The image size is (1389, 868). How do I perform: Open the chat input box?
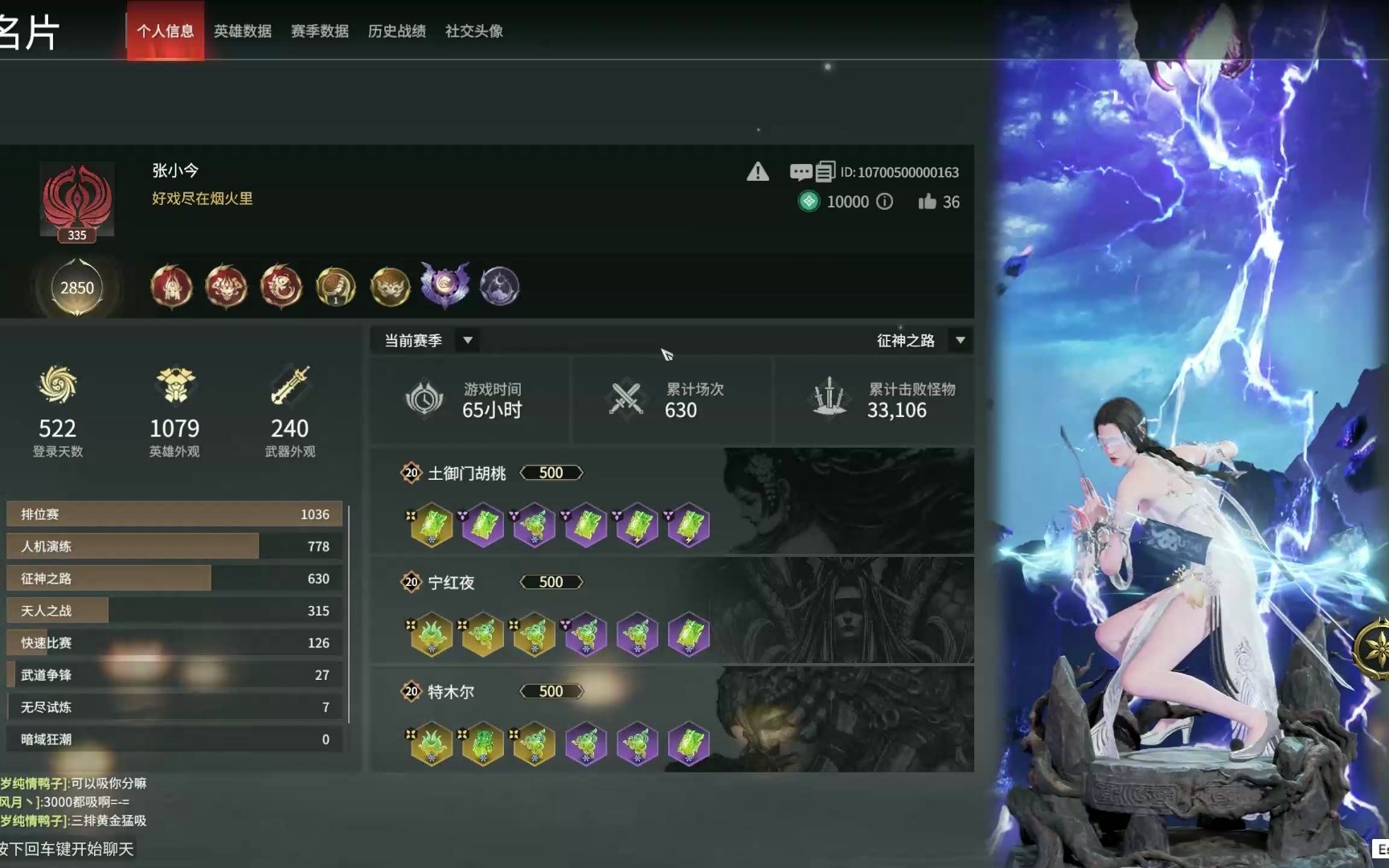(68, 849)
